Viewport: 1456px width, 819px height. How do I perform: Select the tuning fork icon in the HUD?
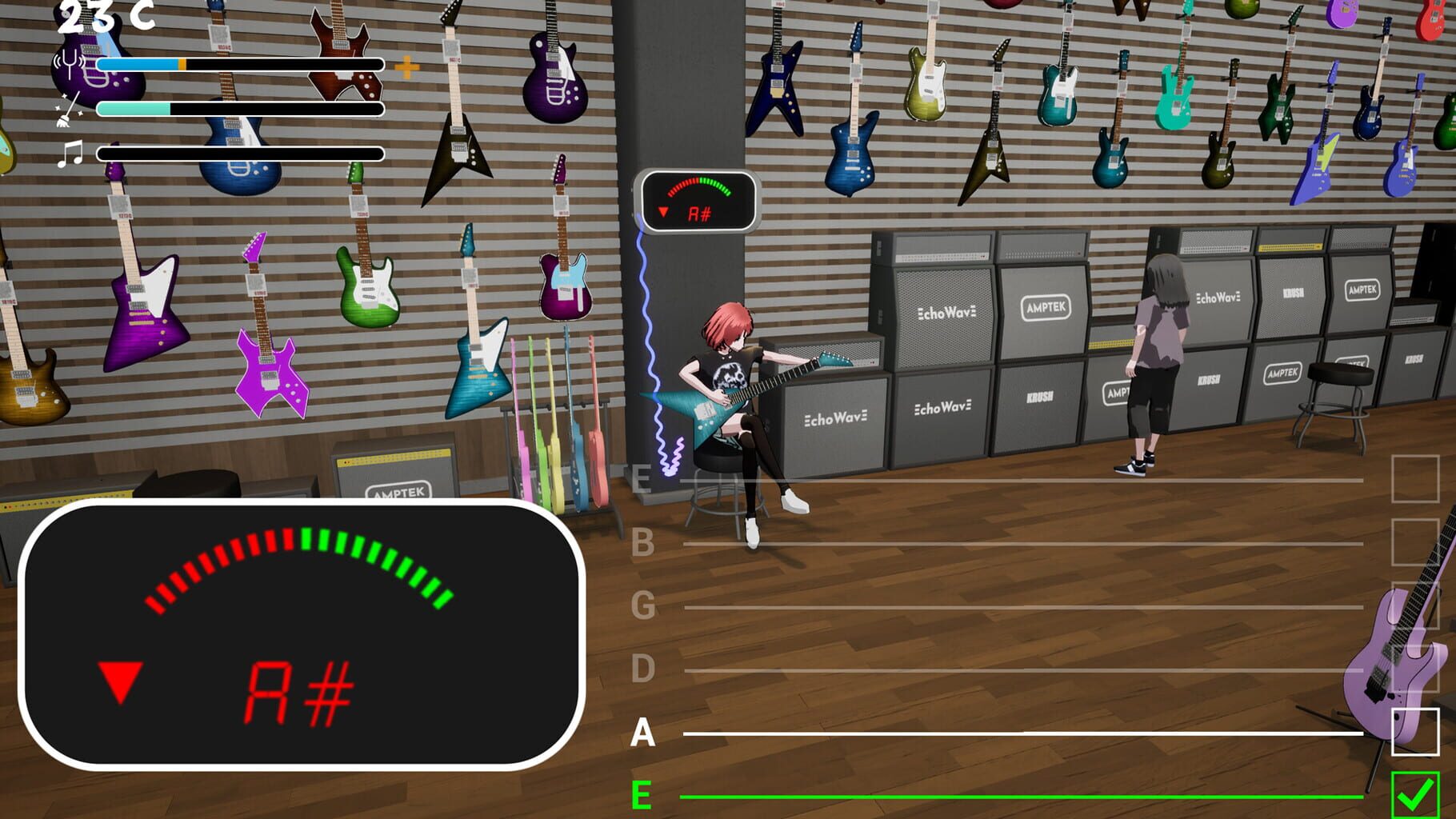(68, 64)
